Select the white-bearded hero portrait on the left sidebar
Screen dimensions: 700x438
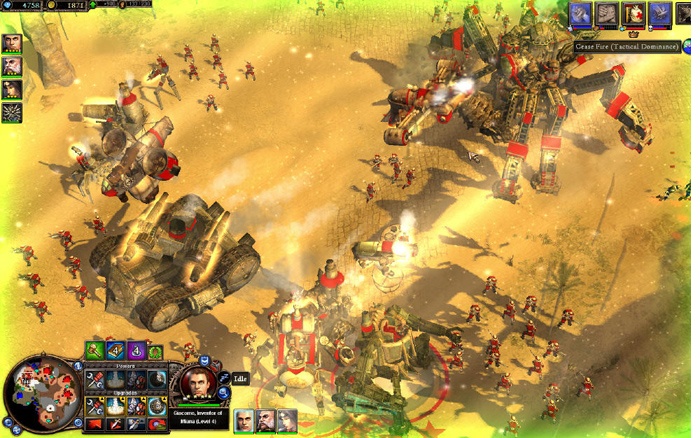pos(12,66)
